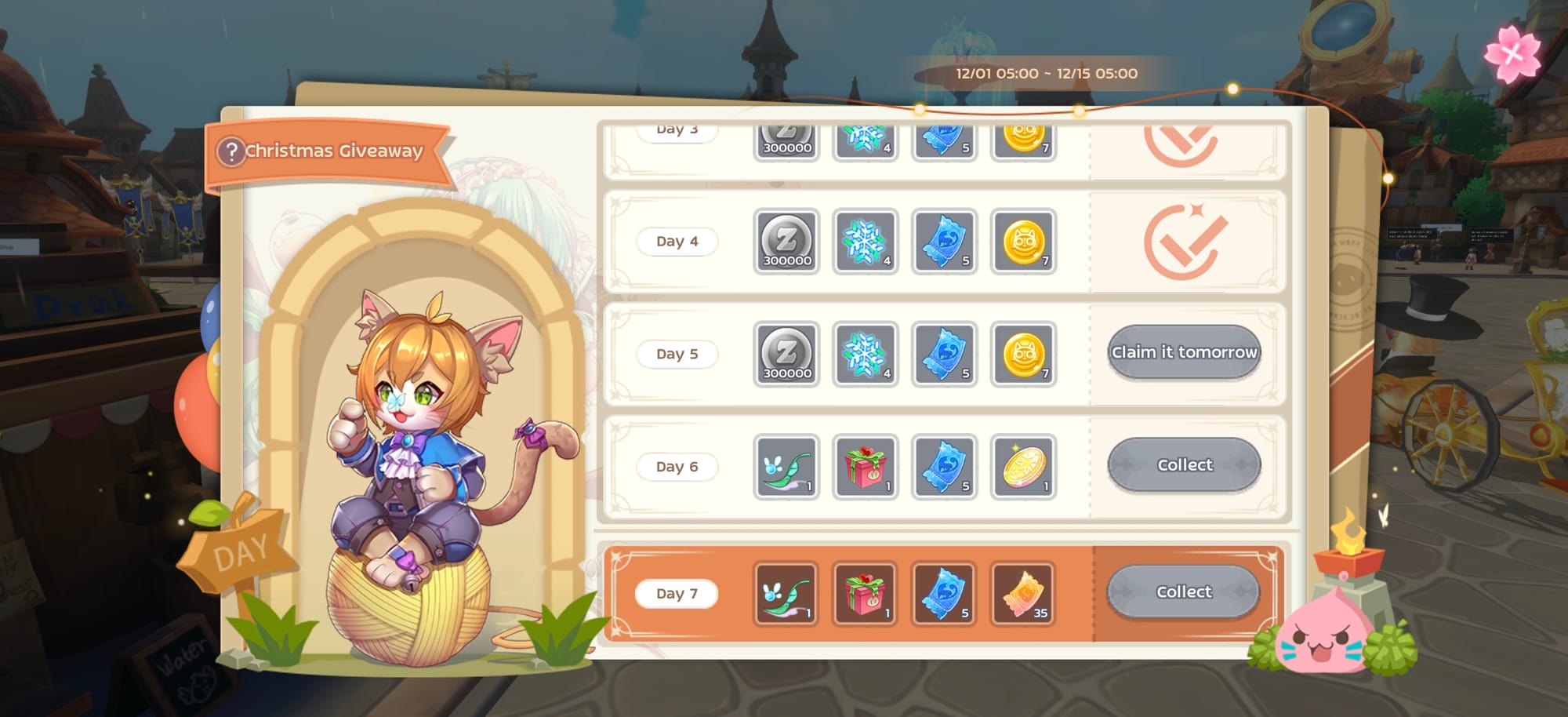This screenshot has width=1568, height=717.
Task: Collect the Day 6 reward
Action: tap(1184, 465)
